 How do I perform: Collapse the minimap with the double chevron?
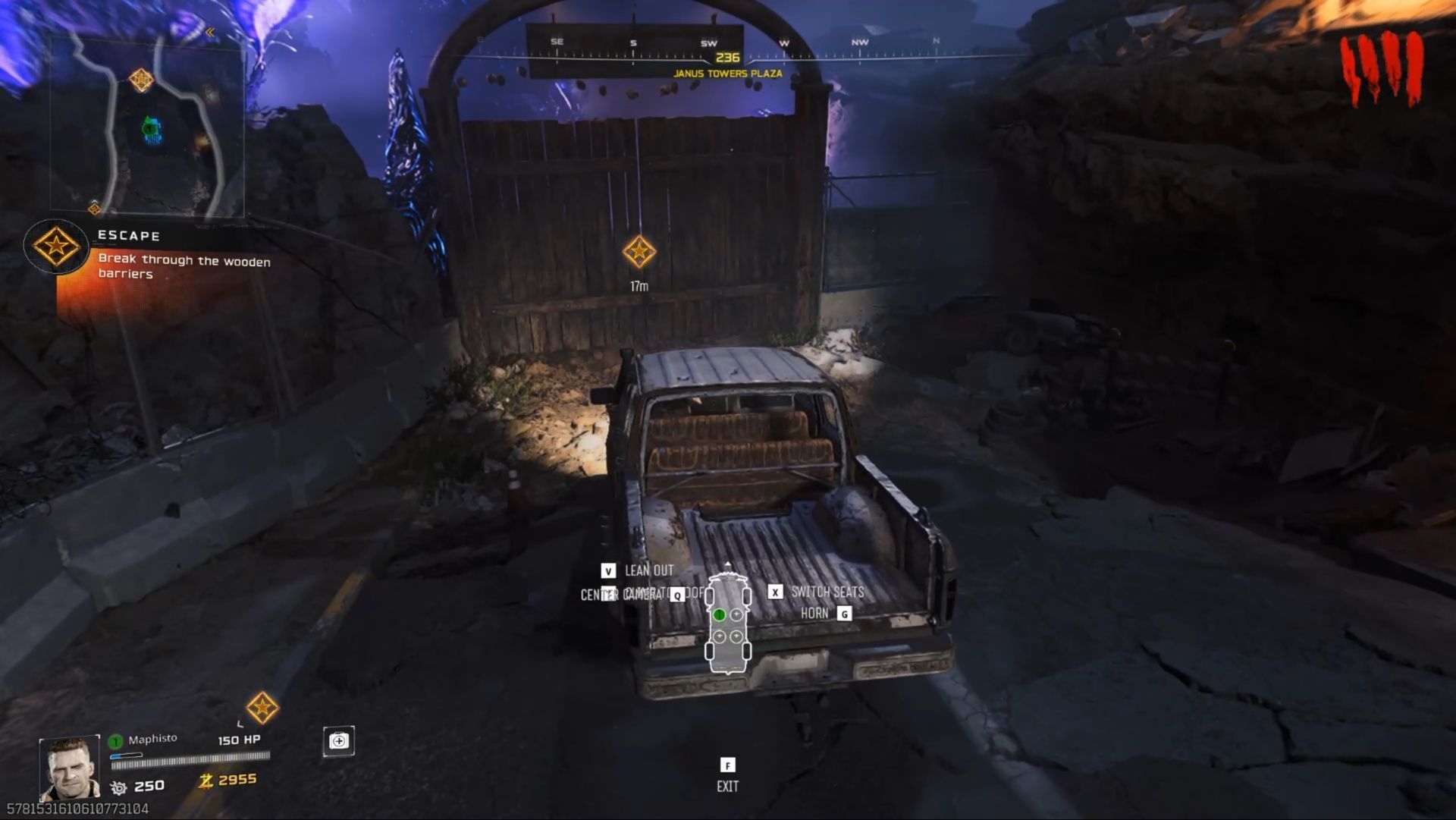[x=209, y=33]
